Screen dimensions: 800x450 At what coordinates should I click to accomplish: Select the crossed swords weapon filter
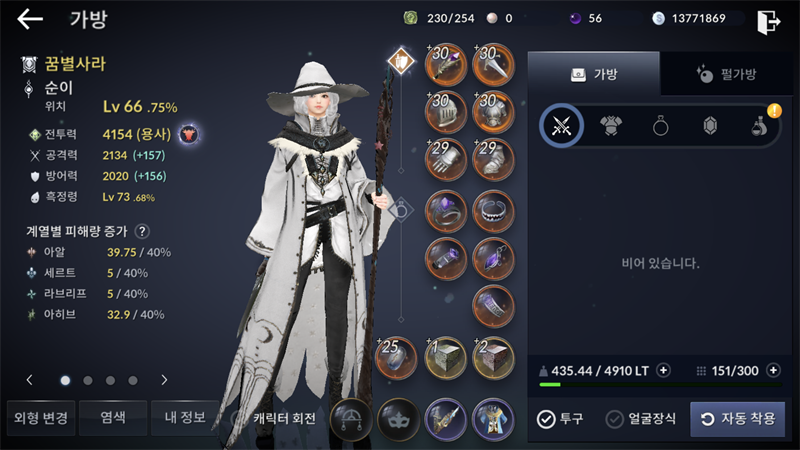click(x=561, y=126)
